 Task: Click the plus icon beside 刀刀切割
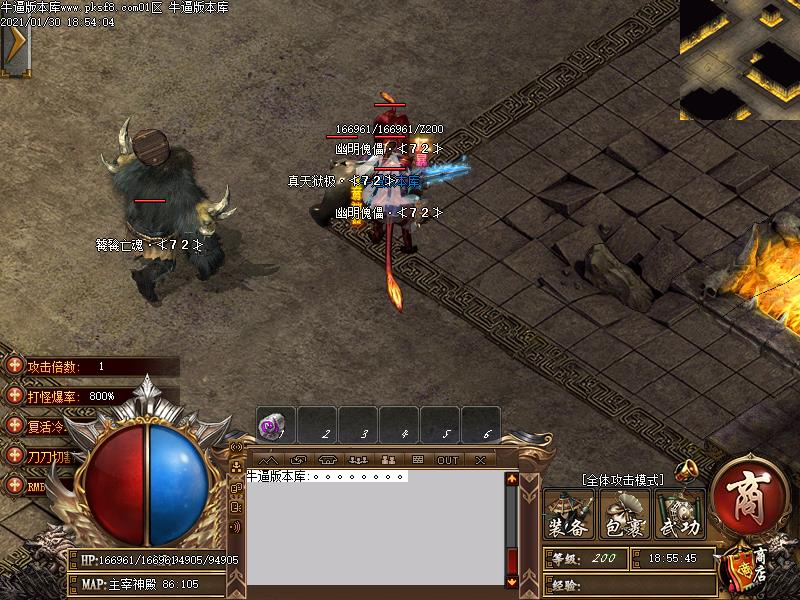pyautogui.click(x=14, y=455)
